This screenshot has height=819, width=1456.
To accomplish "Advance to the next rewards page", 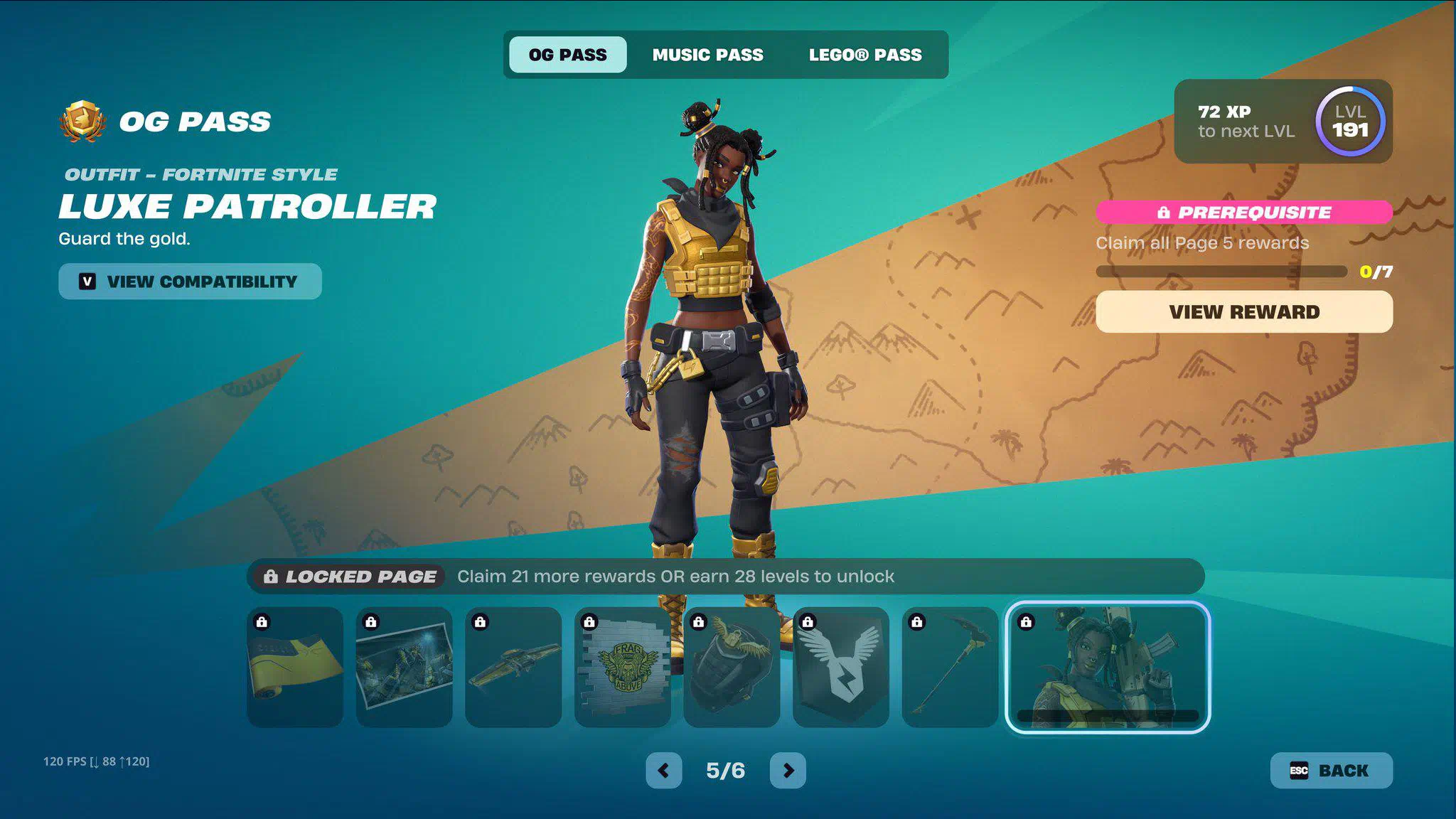I will point(788,771).
